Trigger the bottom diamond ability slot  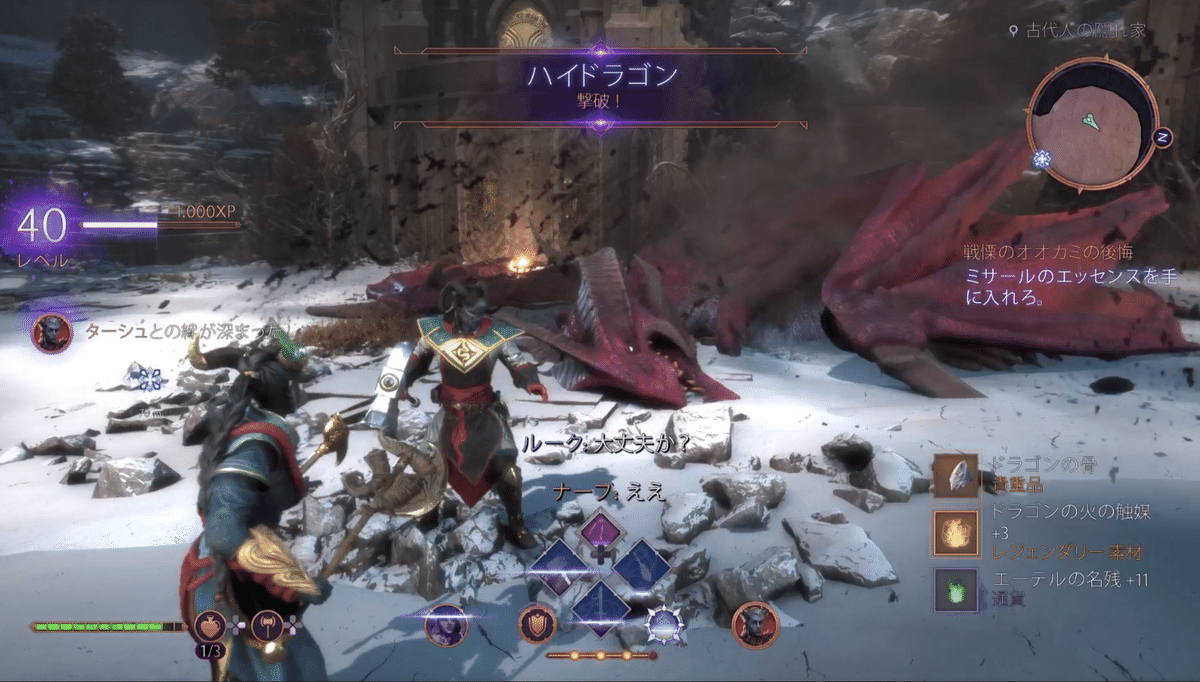coord(601,606)
